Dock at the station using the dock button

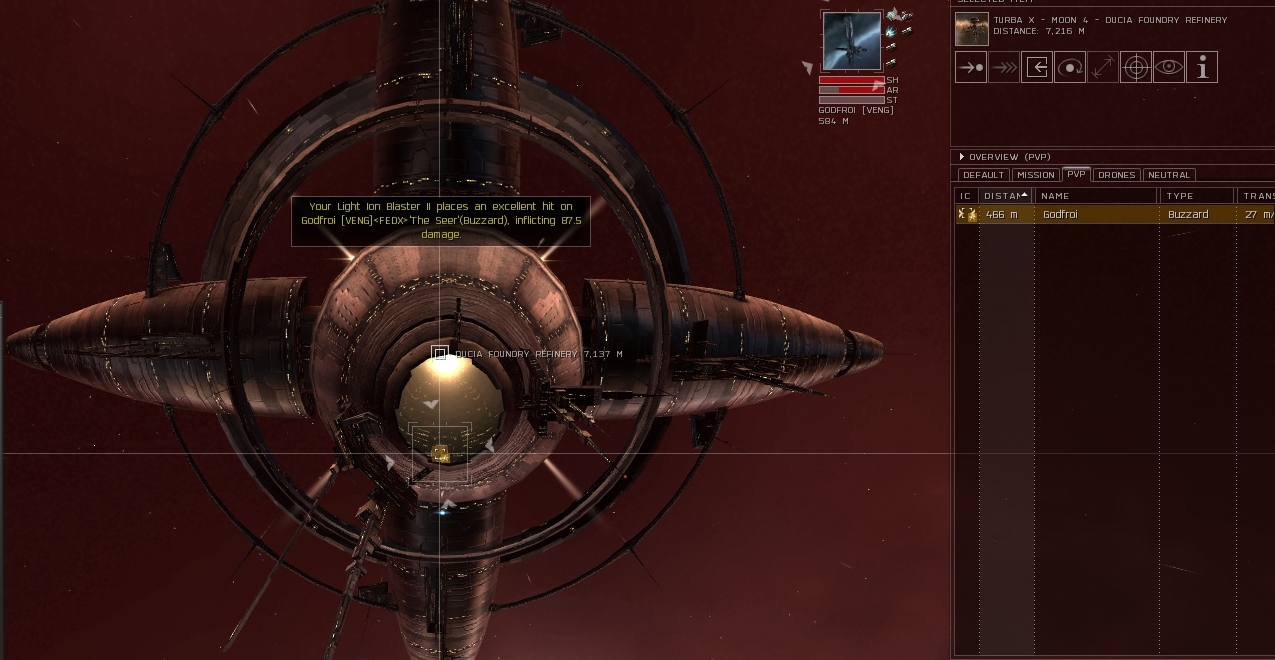[x=1037, y=68]
